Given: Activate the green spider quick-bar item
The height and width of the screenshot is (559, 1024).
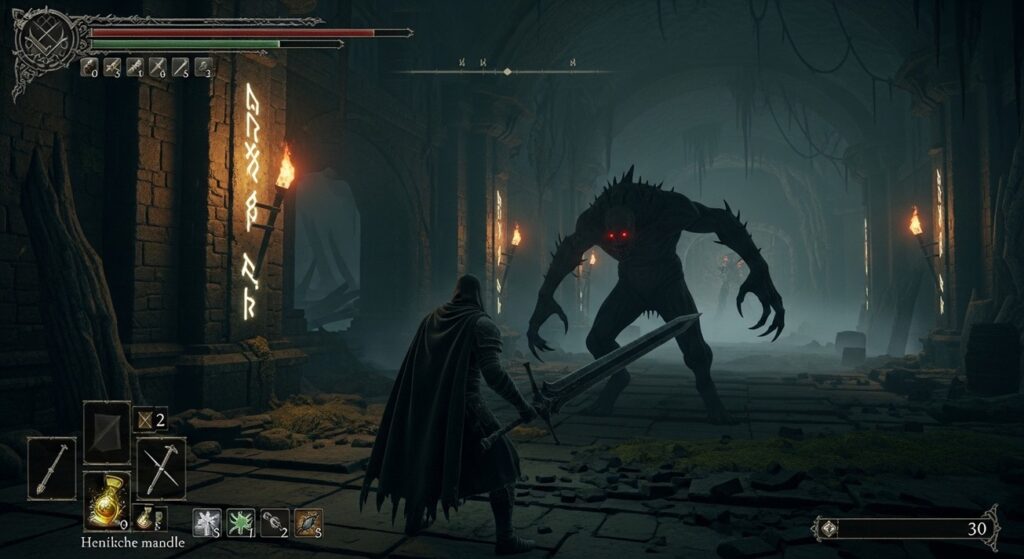Looking at the screenshot, I should coord(241,522).
